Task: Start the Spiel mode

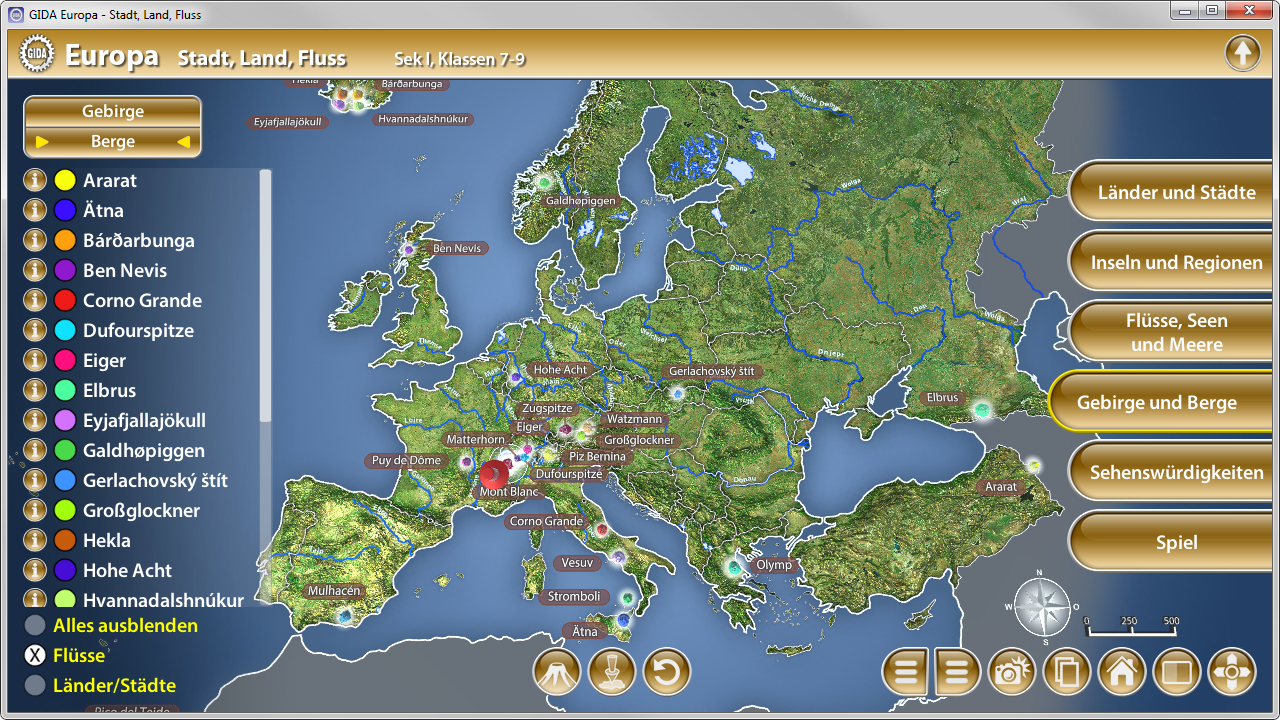Action: [x=1170, y=542]
